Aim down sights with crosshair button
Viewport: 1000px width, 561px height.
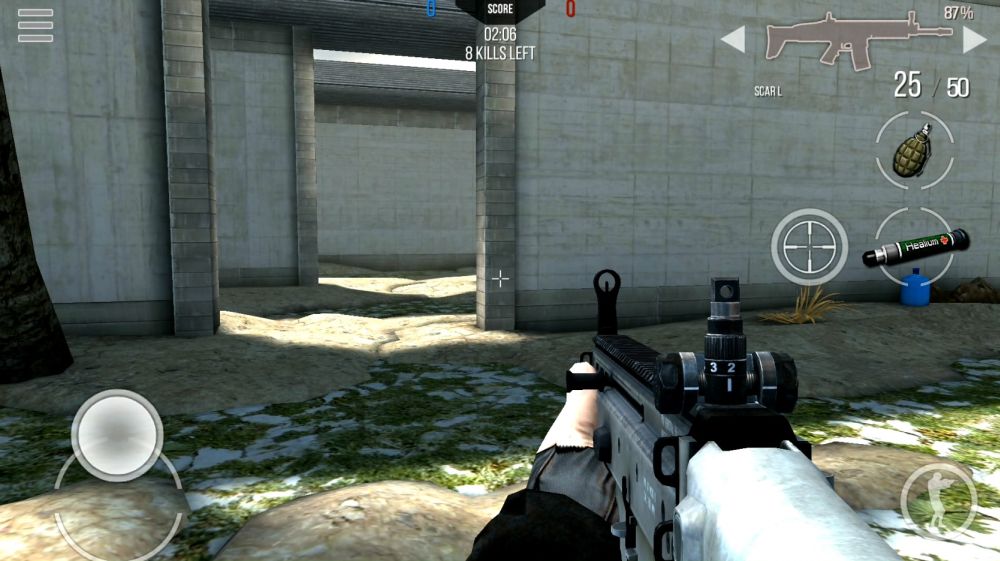pos(810,246)
